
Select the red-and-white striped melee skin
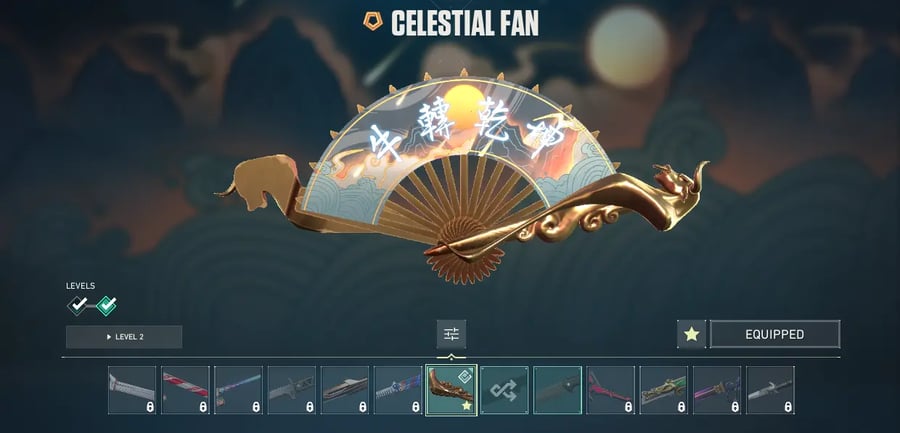pyautogui.click(x=185, y=389)
